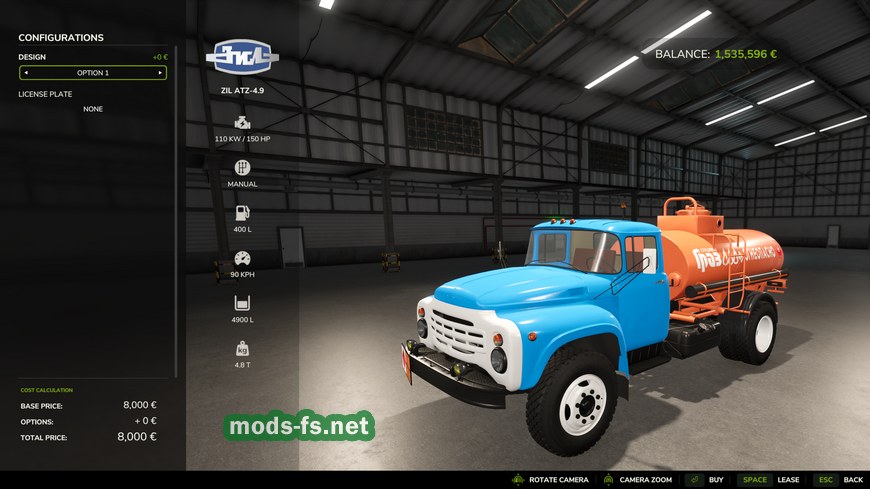This screenshot has height=489, width=870.
Task: Lease the vehicle instead of buying
Action: [x=788, y=480]
